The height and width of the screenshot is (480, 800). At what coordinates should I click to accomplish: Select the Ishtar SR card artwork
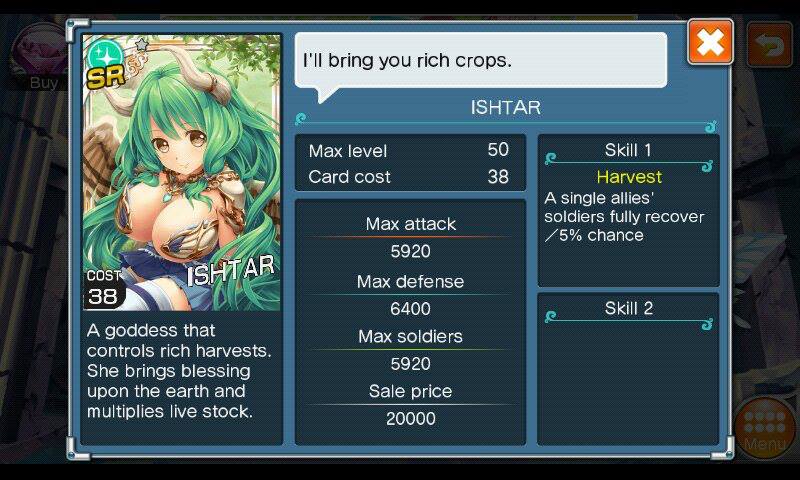click(x=181, y=172)
